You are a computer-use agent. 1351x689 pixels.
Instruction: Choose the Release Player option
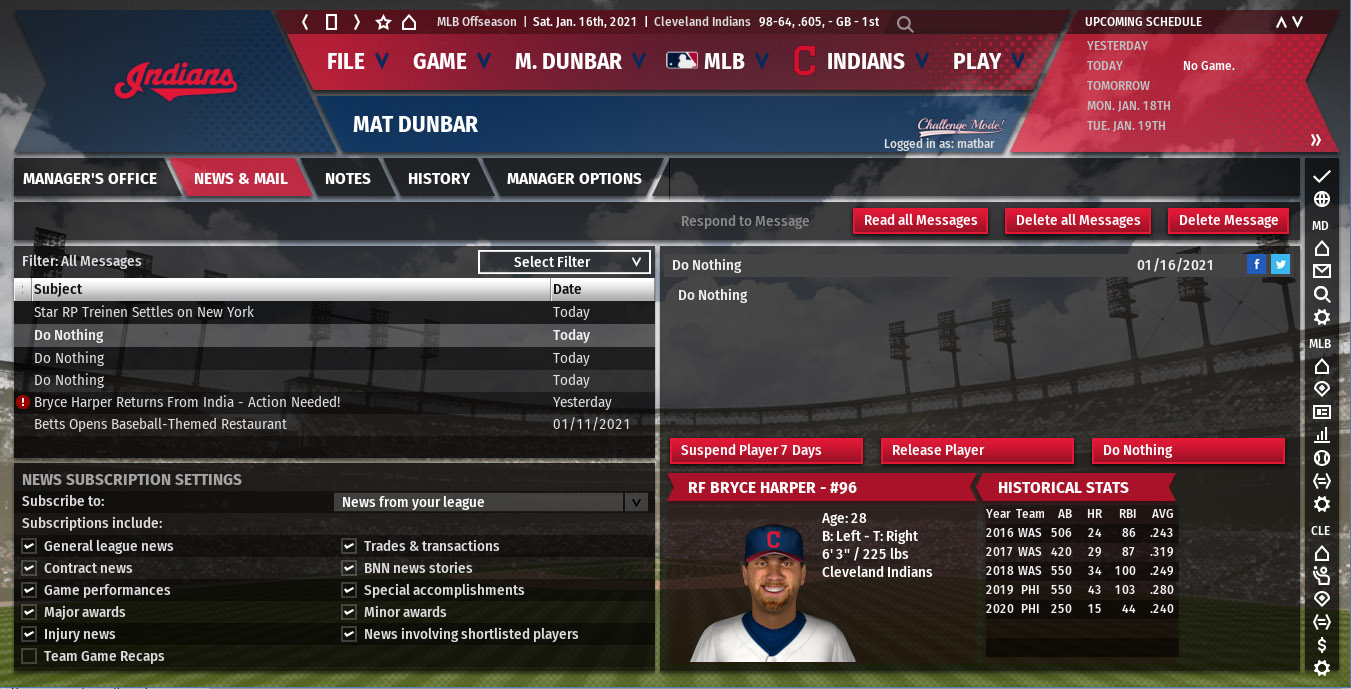click(x=977, y=451)
